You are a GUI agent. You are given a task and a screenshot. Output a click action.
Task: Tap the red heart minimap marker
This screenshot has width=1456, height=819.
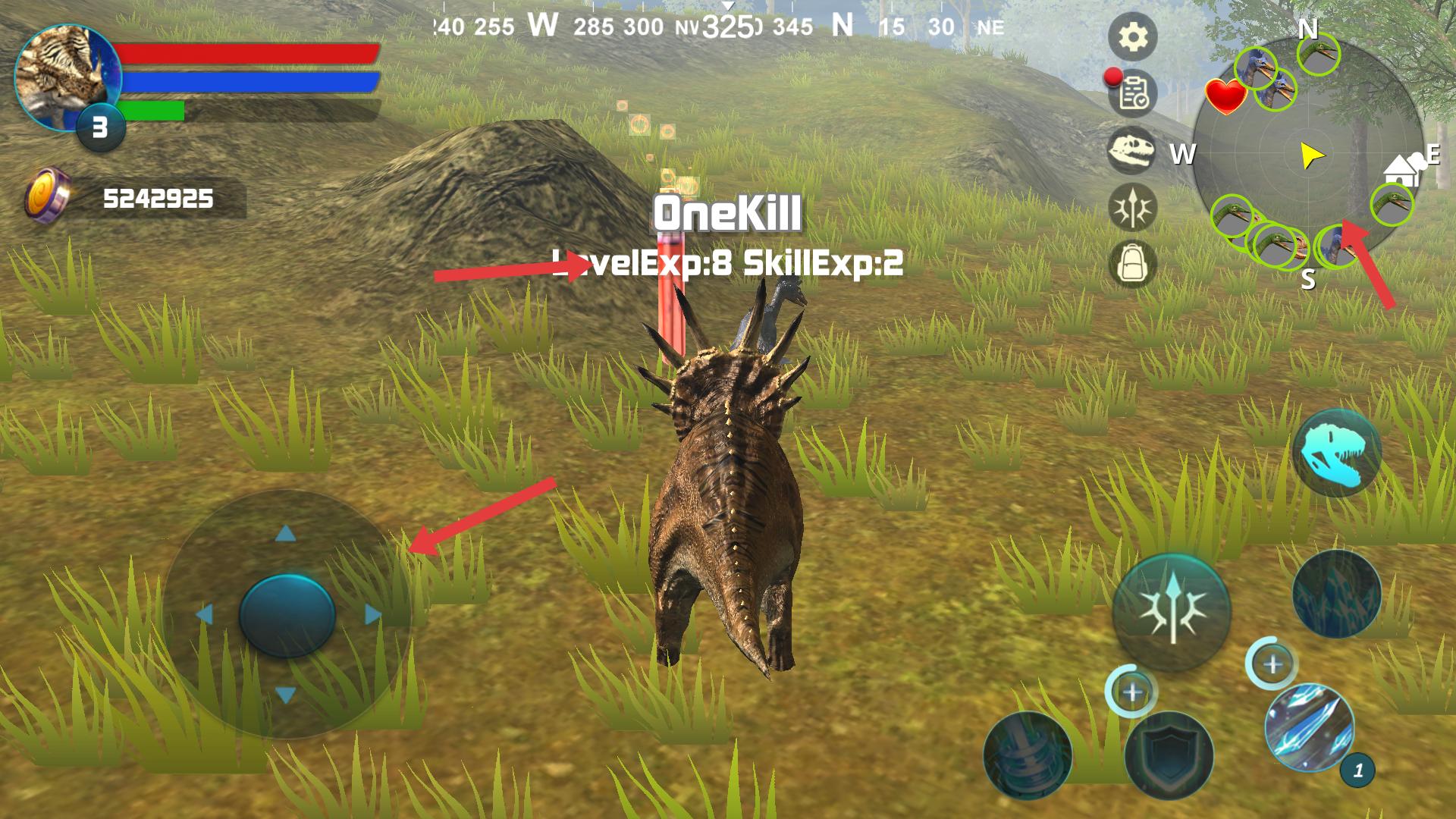(1225, 96)
